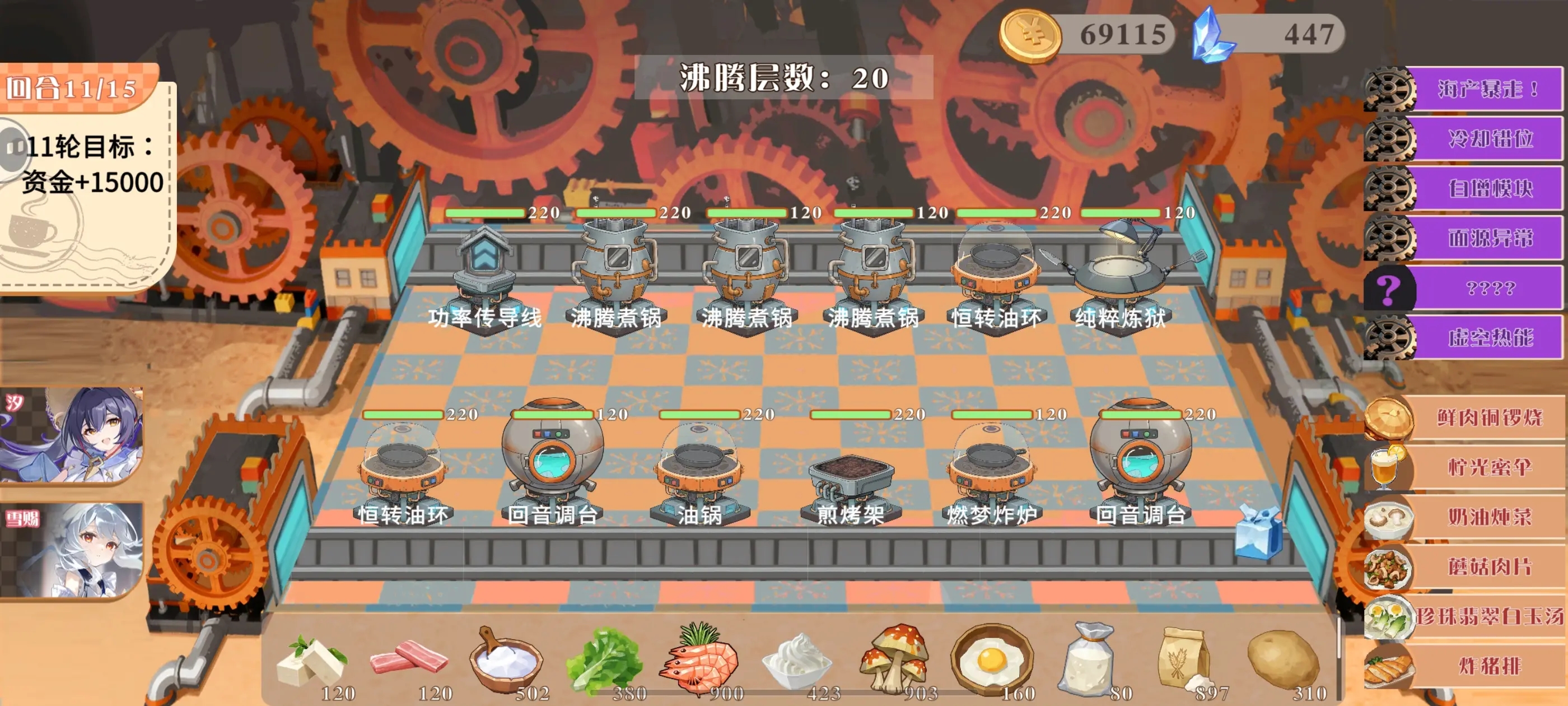Click the 煎烤架 grill station

pyautogui.click(x=851, y=481)
